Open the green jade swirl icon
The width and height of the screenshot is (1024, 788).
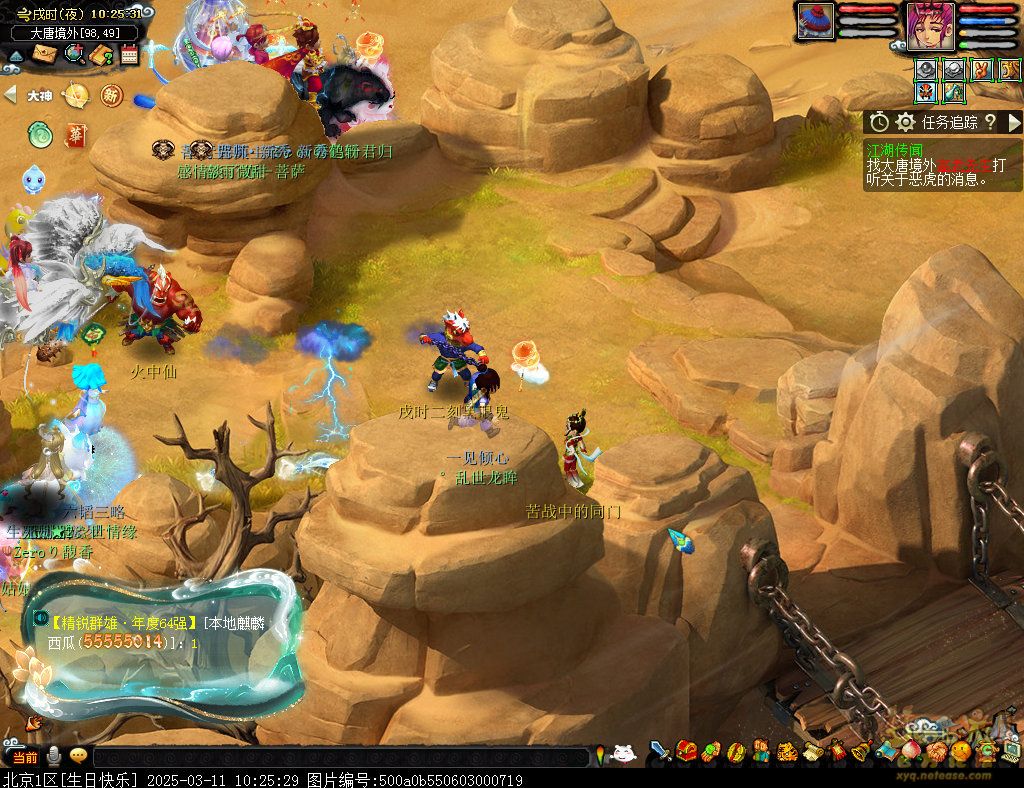[40, 133]
